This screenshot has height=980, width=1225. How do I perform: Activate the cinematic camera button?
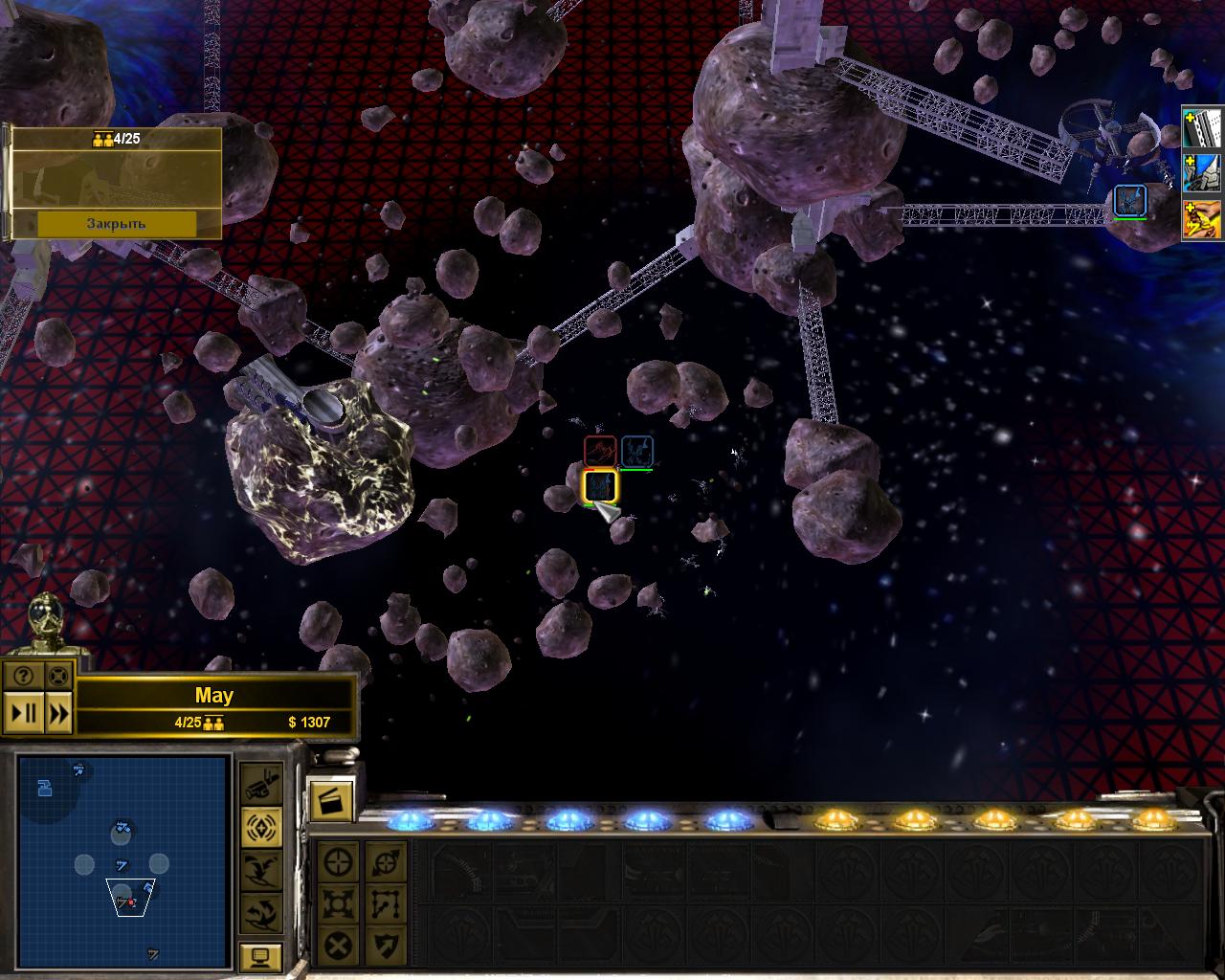260,785
